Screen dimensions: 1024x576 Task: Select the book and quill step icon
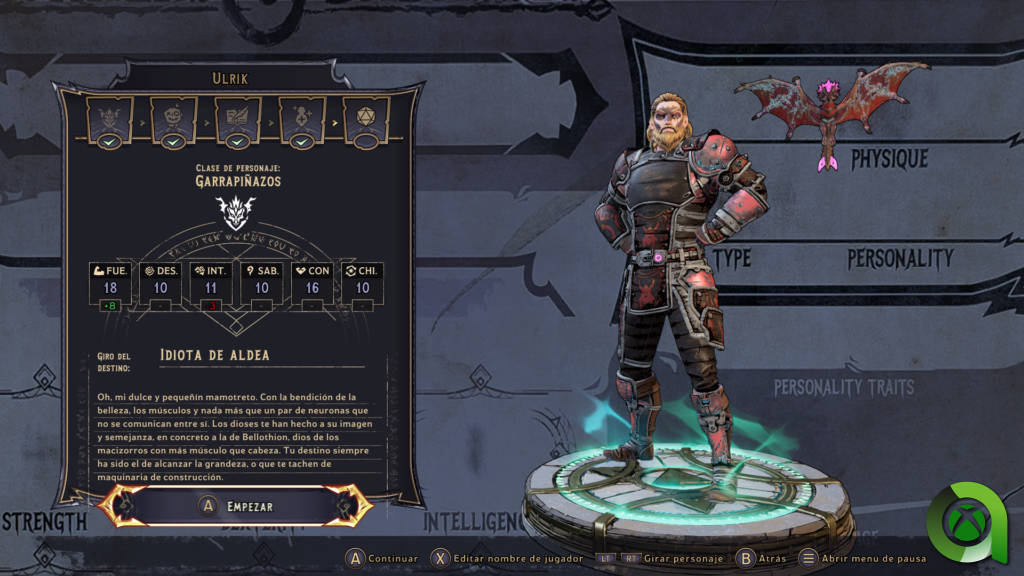click(238, 118)
